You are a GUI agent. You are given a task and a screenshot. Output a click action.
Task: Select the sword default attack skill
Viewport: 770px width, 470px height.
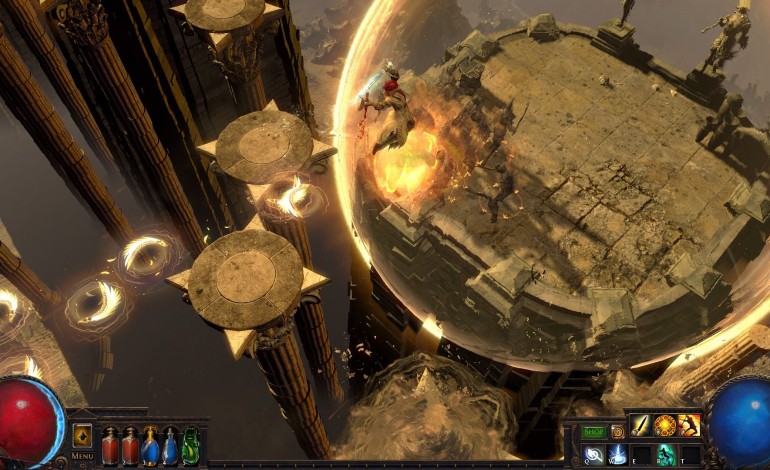[x=640, y=426]
